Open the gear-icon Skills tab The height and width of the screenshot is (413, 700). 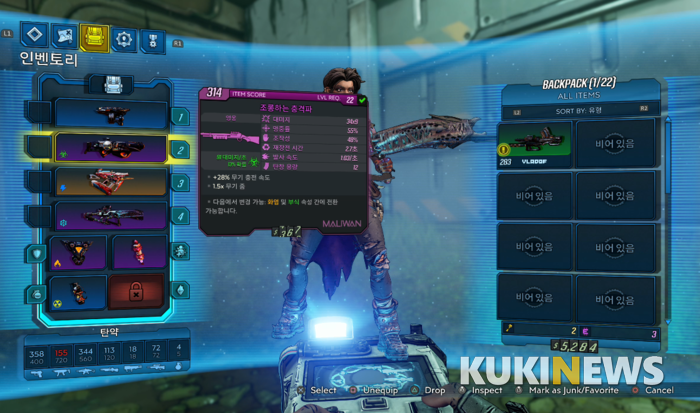(x=124, y=38)
